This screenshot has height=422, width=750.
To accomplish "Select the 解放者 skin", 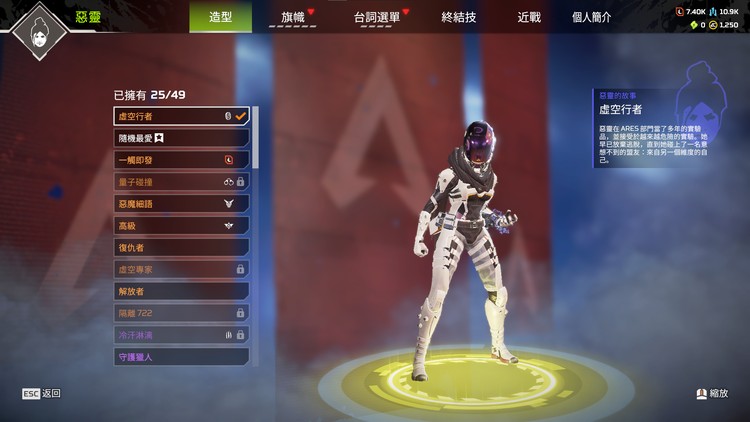I will point(181,291).
